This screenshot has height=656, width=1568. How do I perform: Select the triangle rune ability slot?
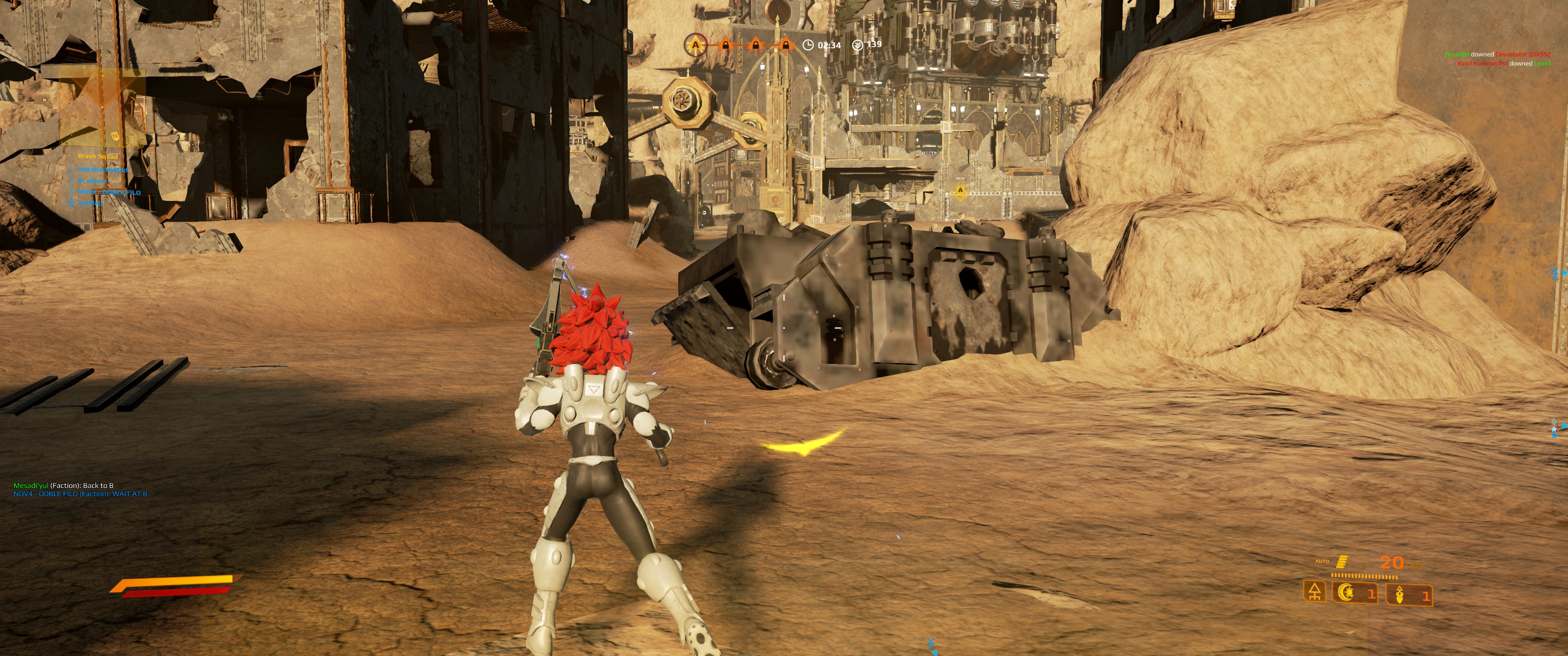pos(1315,591)
